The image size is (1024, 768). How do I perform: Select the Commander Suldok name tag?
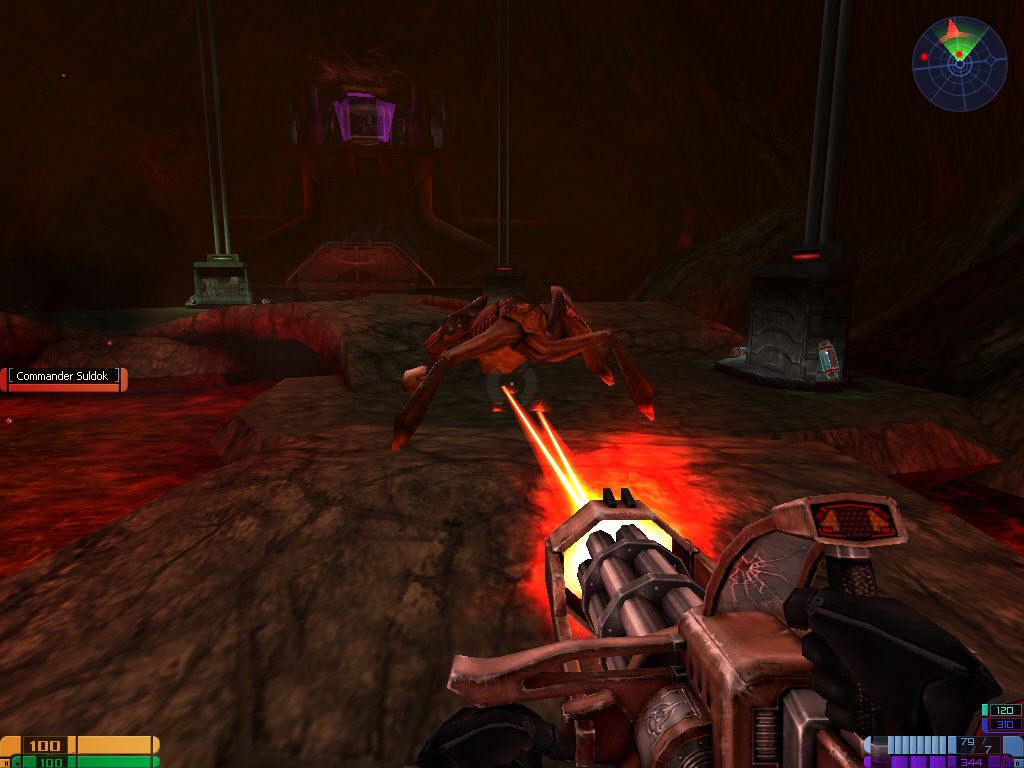point(65,377)
